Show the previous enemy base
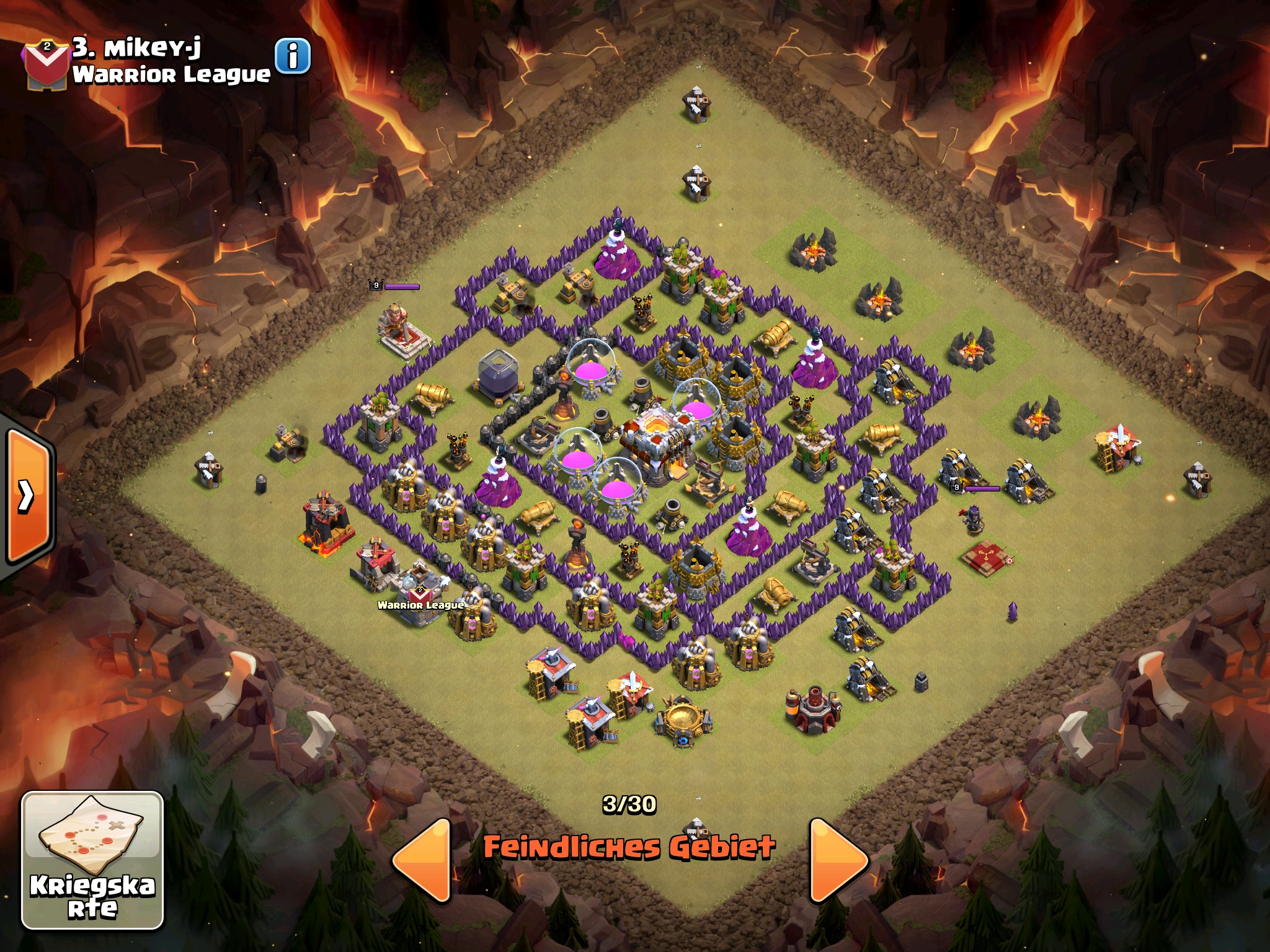 423,860
